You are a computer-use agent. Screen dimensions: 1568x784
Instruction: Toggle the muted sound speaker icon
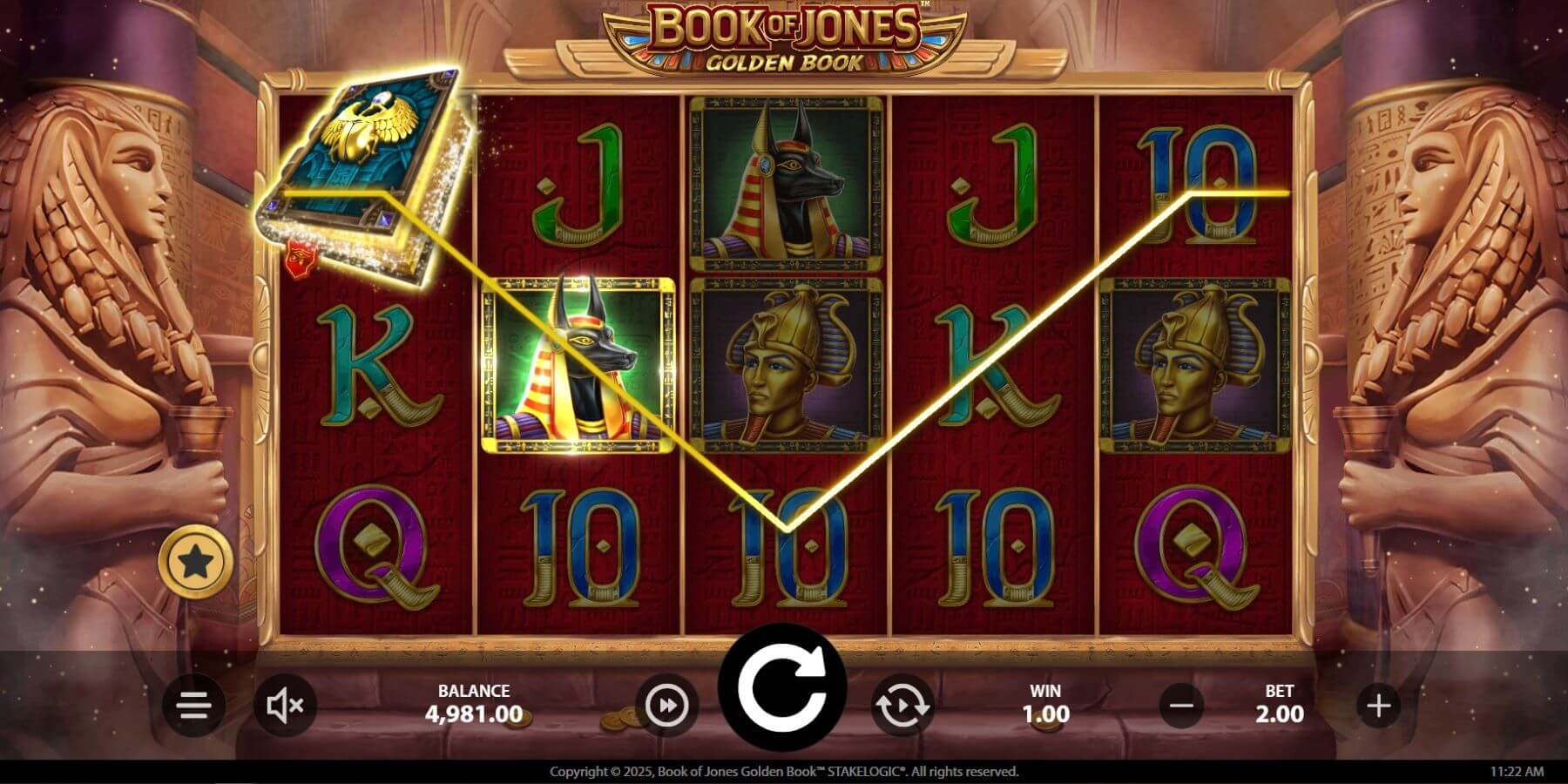285,705
